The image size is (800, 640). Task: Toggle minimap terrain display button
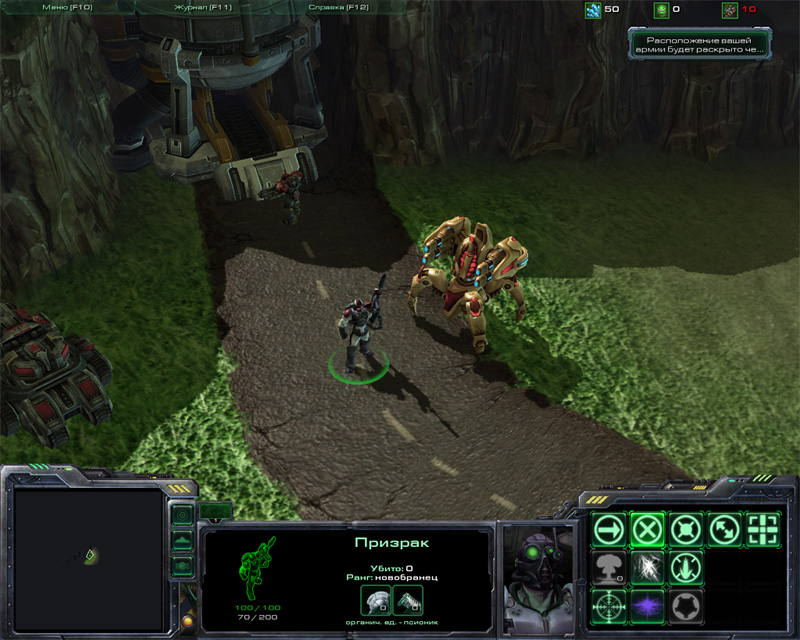click(182, 541)
